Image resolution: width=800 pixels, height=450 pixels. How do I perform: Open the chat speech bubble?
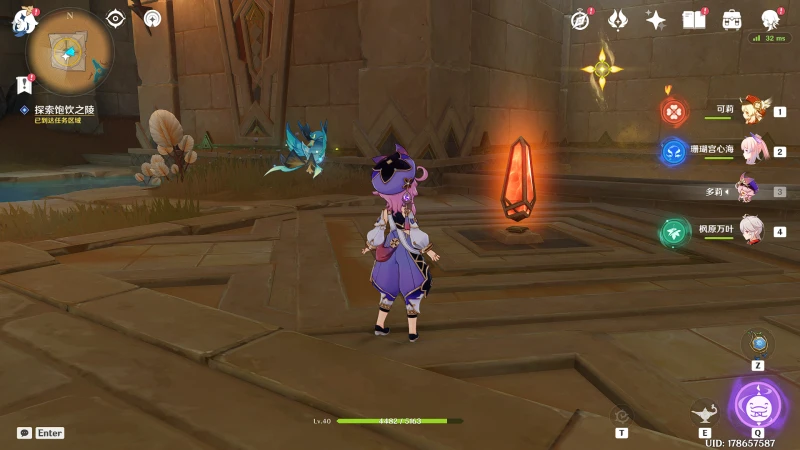[24, 433]
